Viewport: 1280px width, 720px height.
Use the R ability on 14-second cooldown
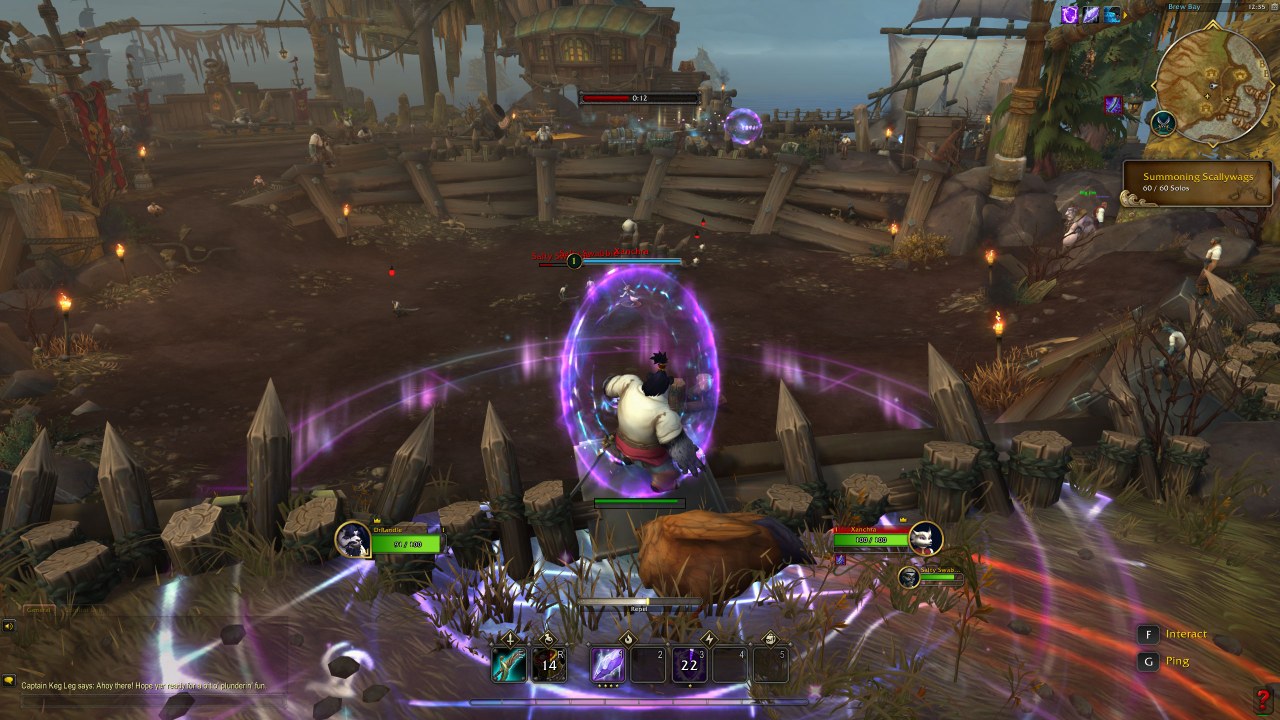click(x=549, y=664)
